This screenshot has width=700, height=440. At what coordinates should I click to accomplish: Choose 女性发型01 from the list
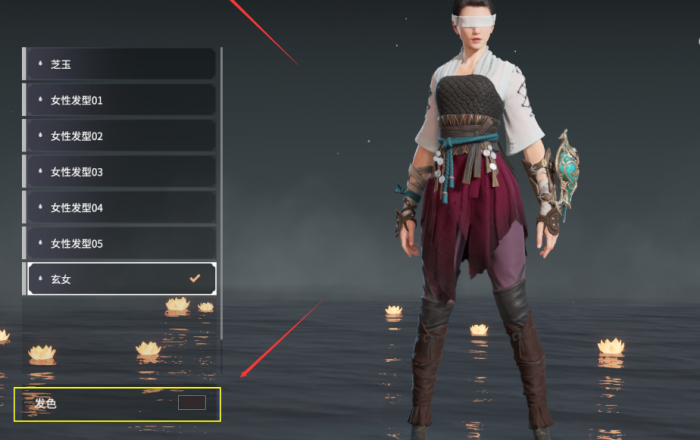(119, 100)
